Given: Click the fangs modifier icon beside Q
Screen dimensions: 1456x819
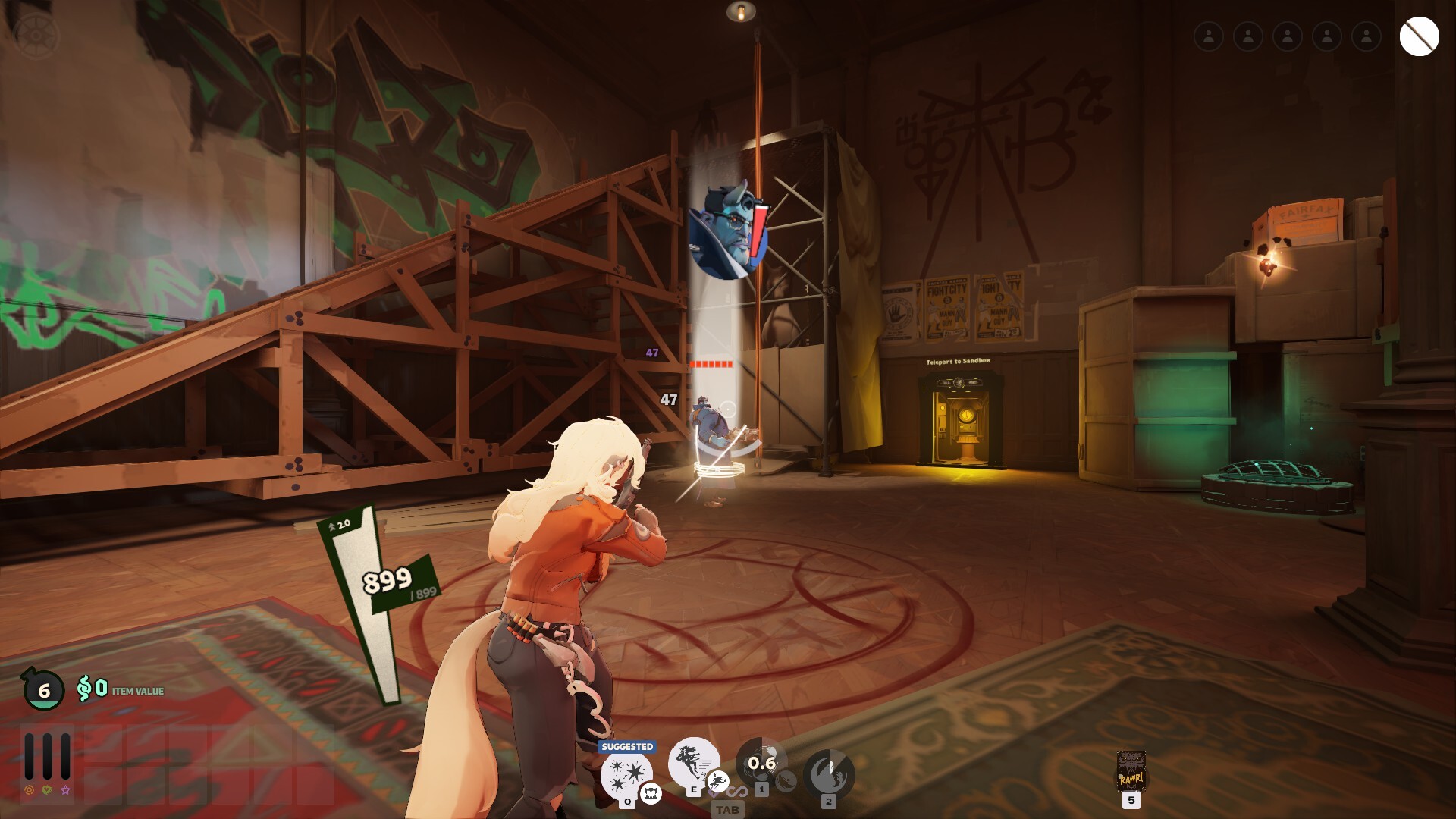Looking at the screenshot, I should [x=650, y=795].
